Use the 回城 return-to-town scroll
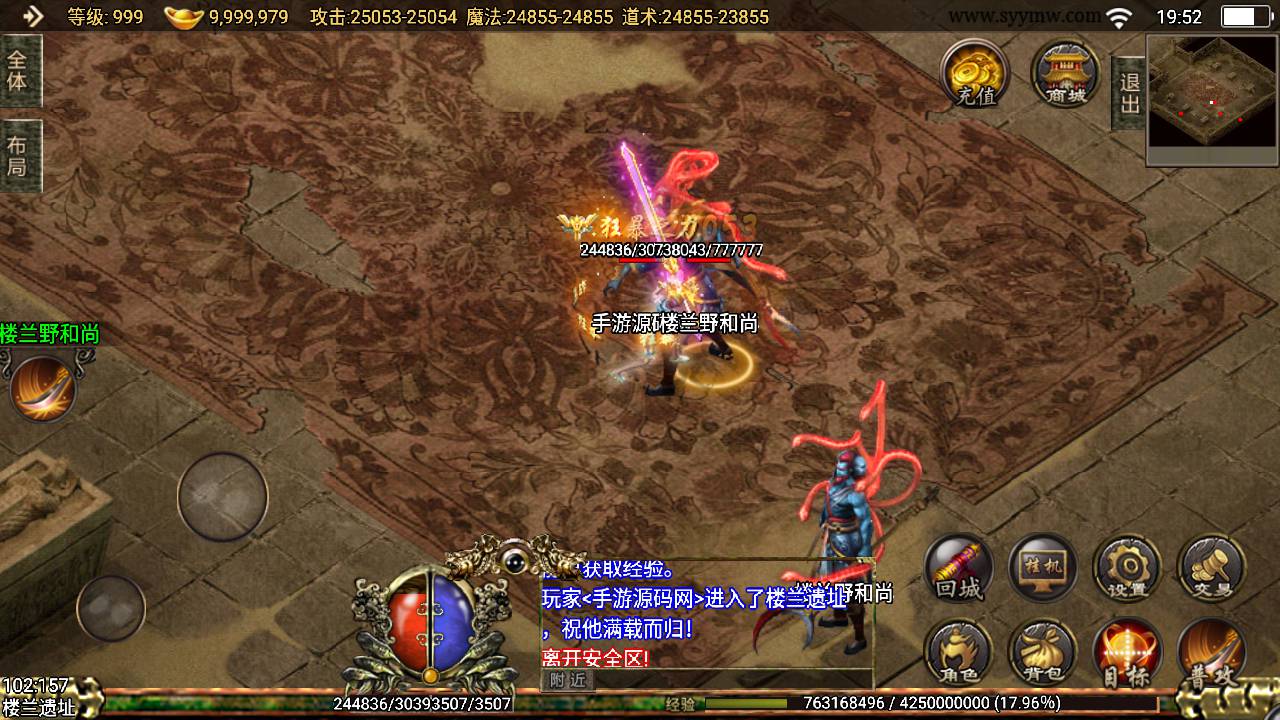Viewport: 1280px width, 720px height. pos(958,570)
